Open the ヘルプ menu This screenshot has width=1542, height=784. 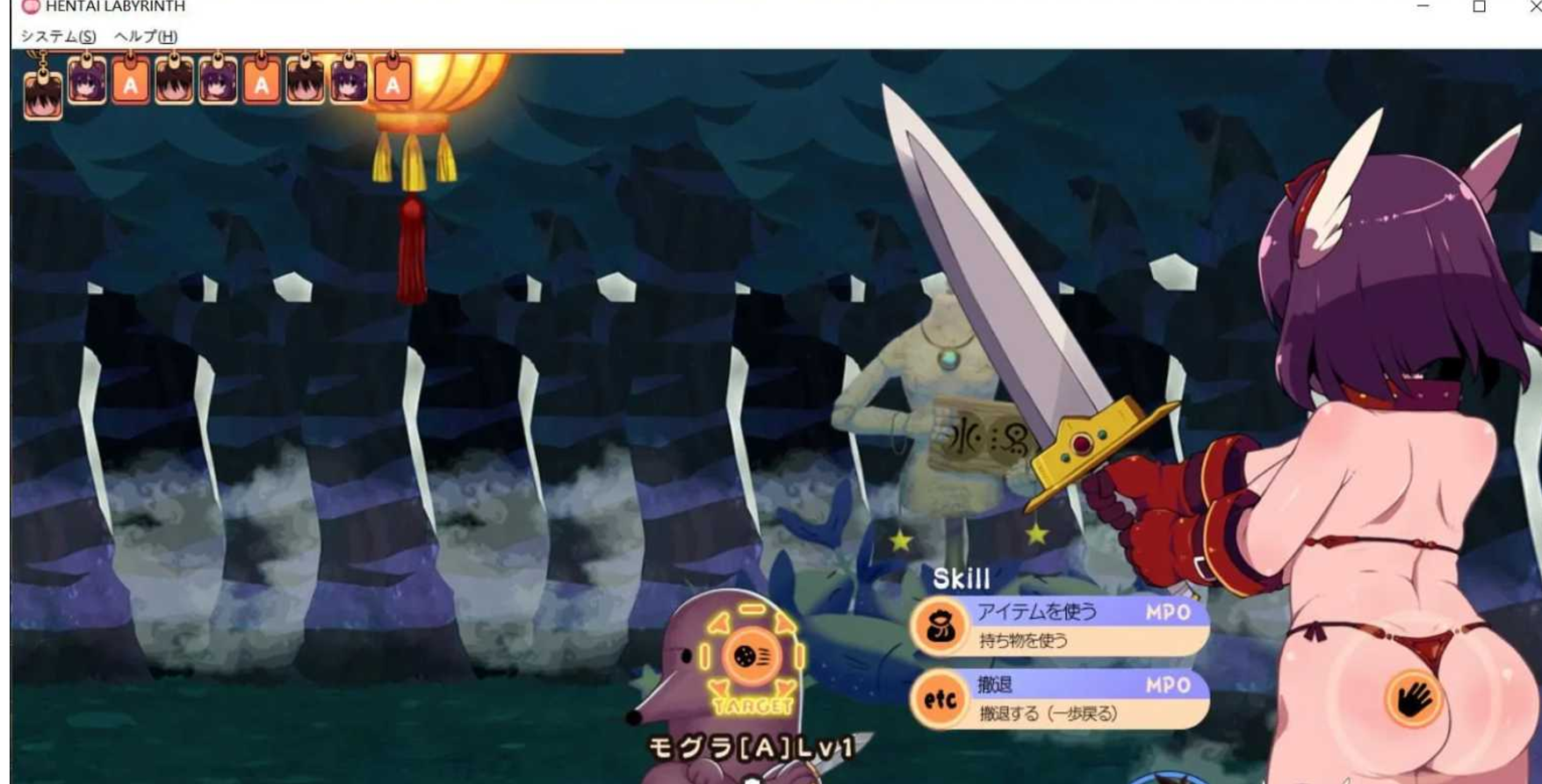point(146,36)
